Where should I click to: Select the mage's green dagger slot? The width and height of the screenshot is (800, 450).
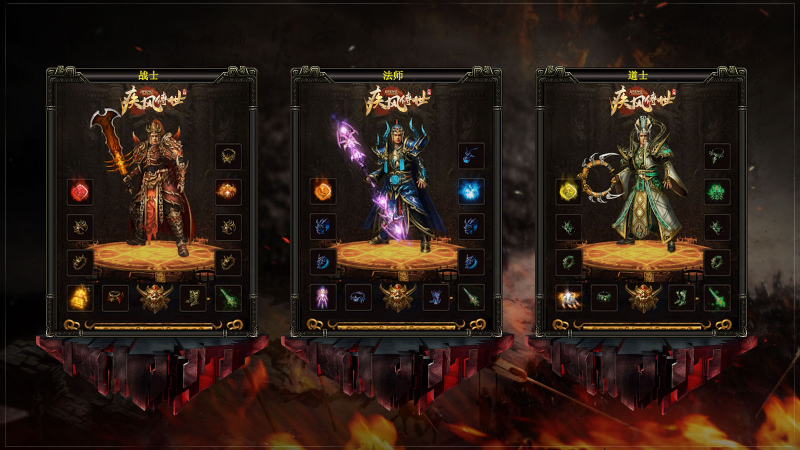(x=471, y=297)
